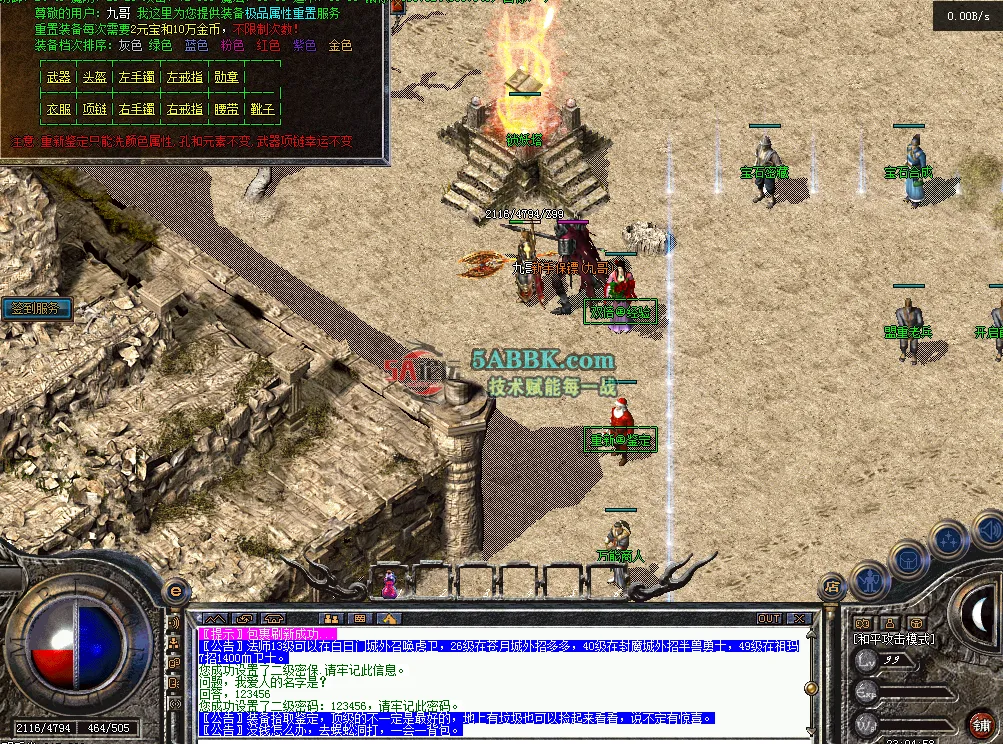The width and height of the screenshot is (1003, 744).
Task: Choose the 腰带 (belt) reset link
Action: [226, 109]
